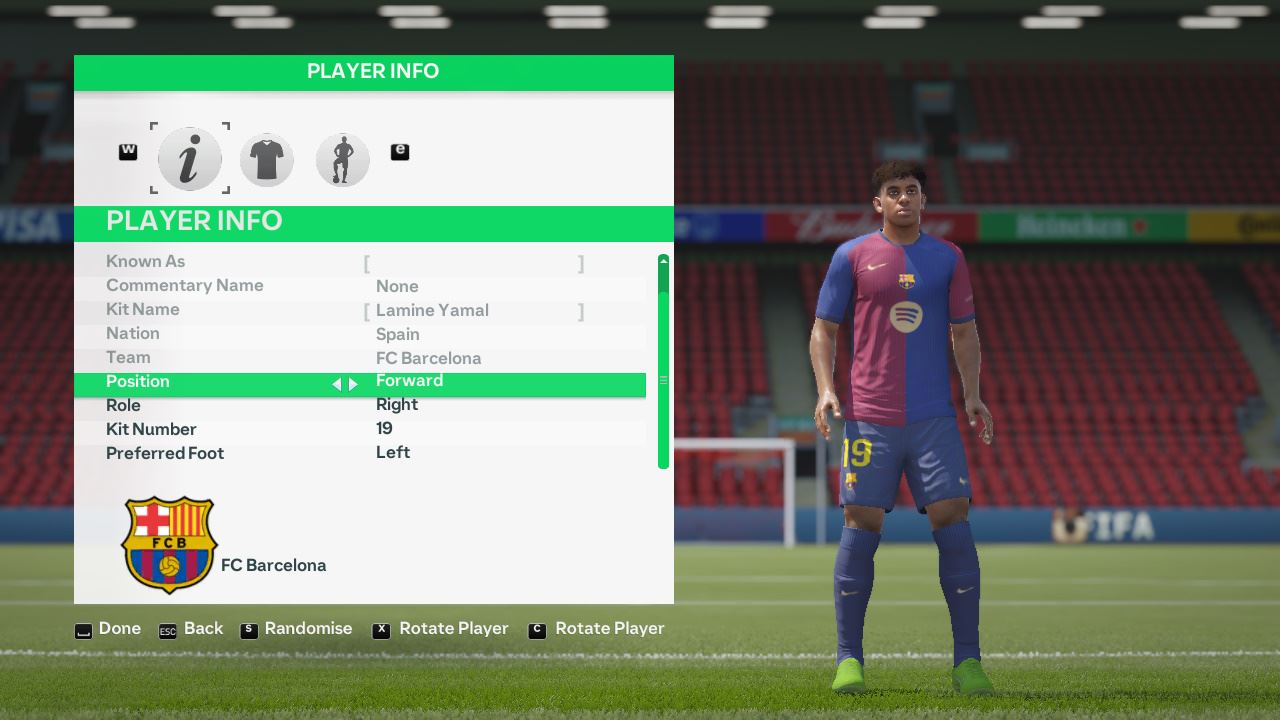The width and height of the screenshot is (1280, 720).
Task: Click the left arrow on Position
Action: [x=336, y=384]
